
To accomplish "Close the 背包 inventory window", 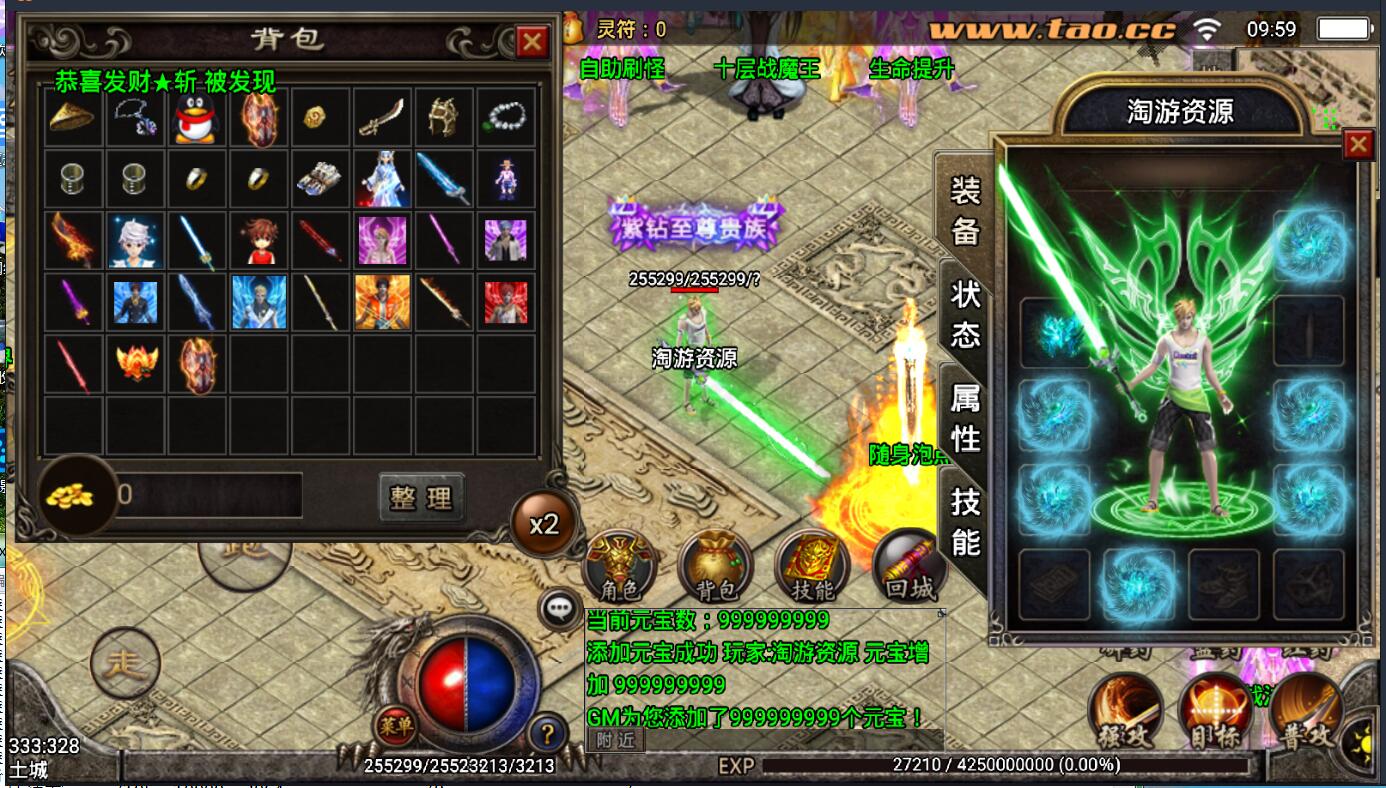I will [x=531, y=42].
